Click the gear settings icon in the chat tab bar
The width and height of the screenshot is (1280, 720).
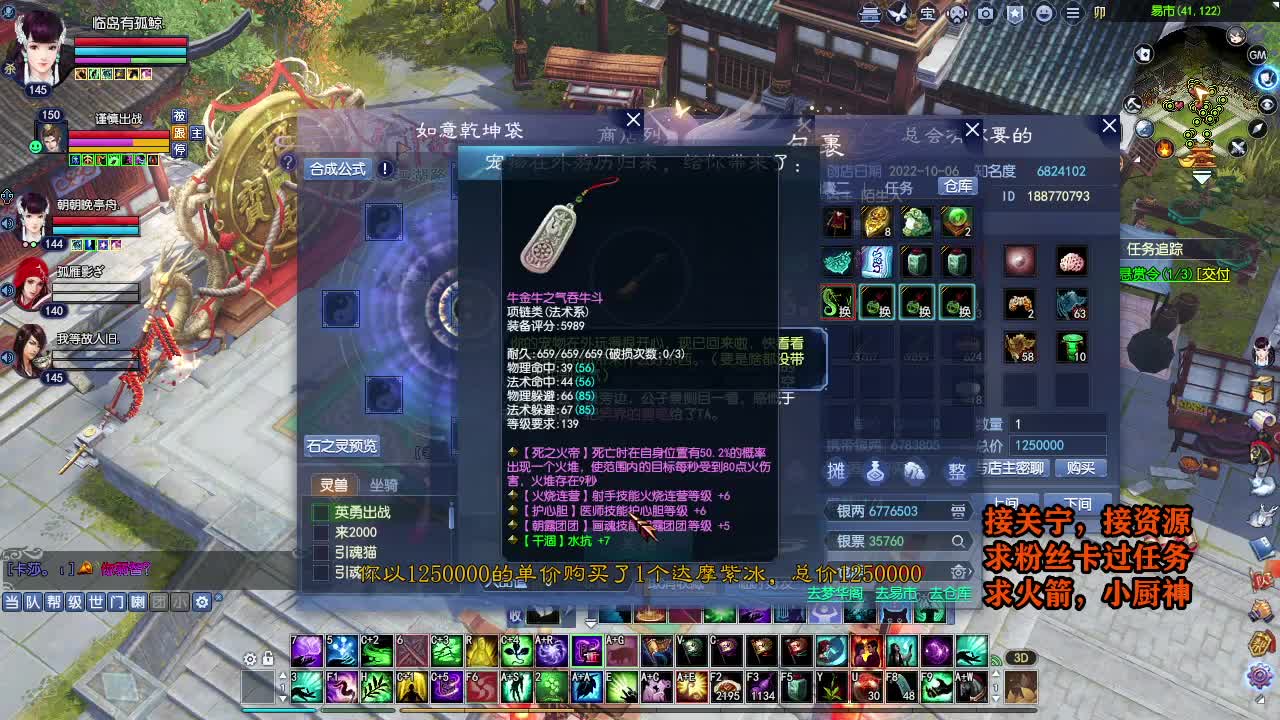pyautogui.click(x=204, y=601)
